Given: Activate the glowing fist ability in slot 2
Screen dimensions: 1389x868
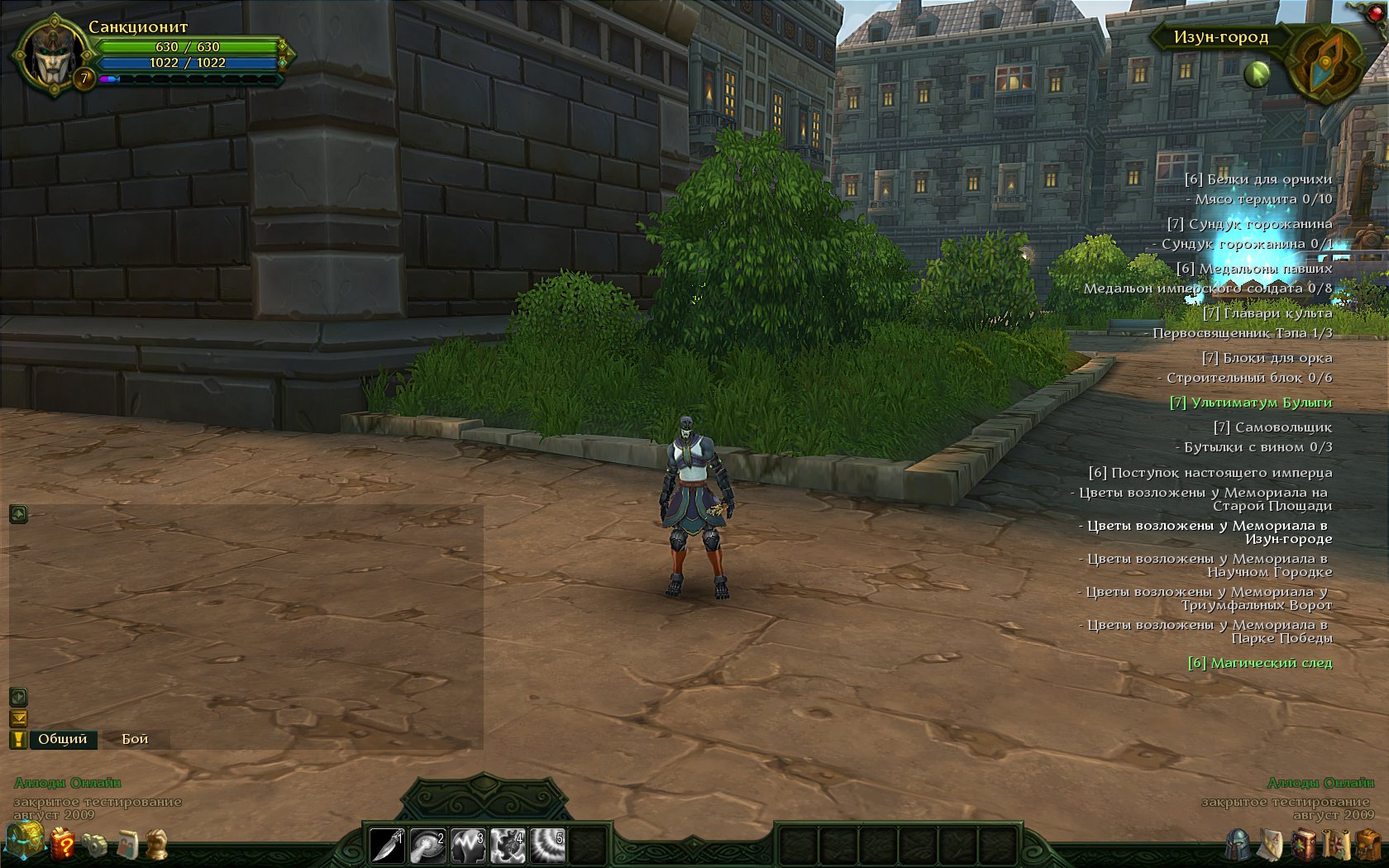Looking at the screenshot, I should [427, 845].
